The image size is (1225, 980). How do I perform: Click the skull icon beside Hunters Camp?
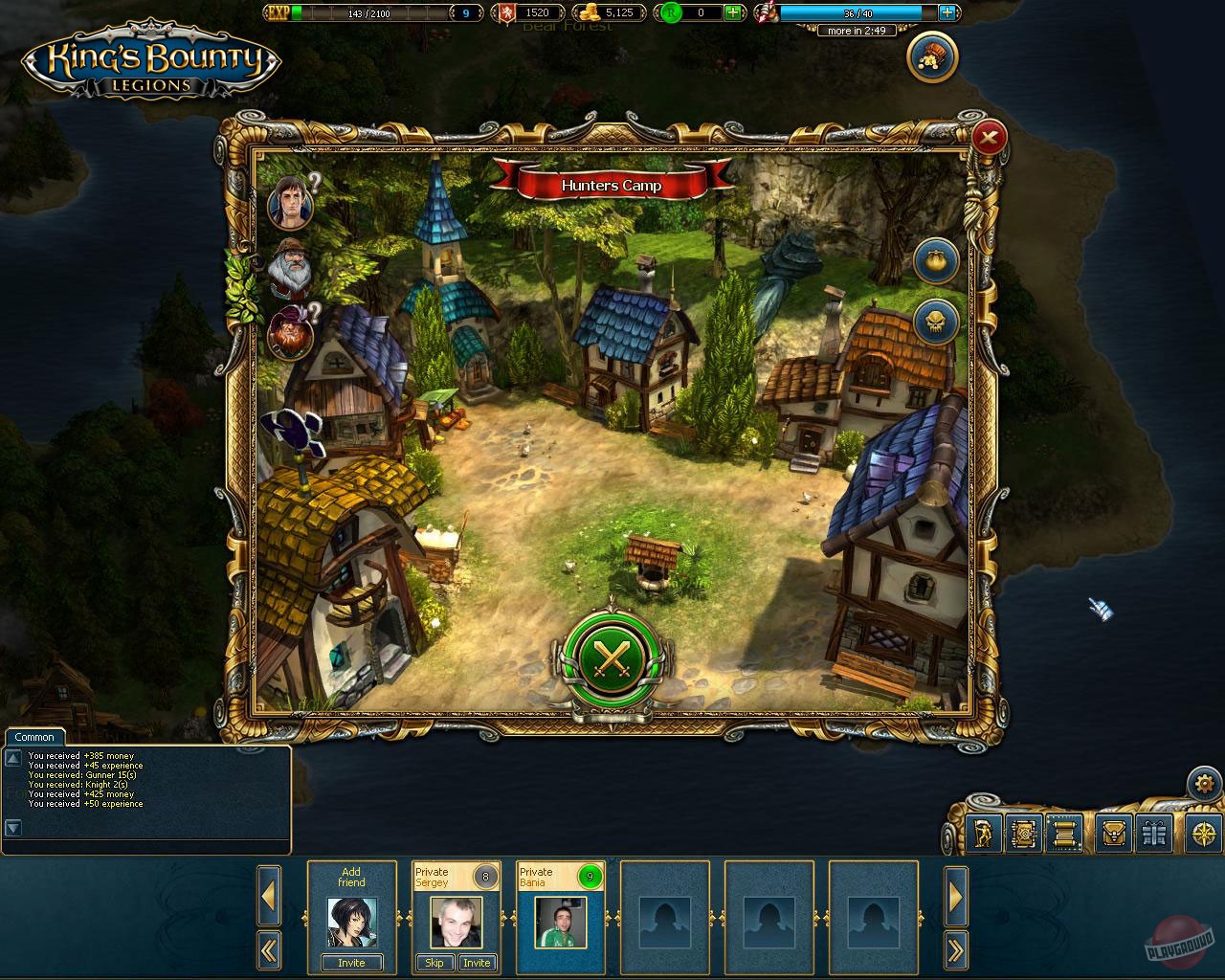click(934, 322)
